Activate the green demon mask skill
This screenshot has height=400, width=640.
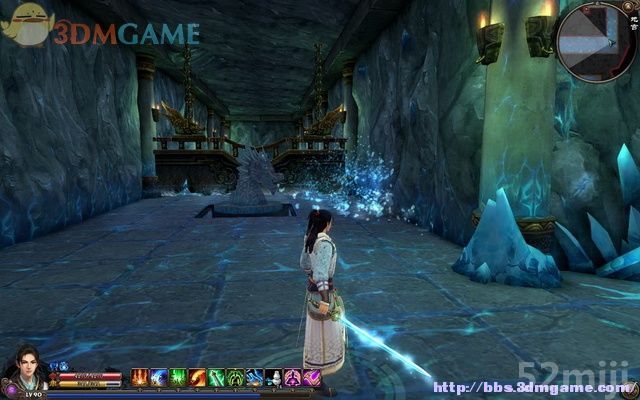(x=235, y=377)
